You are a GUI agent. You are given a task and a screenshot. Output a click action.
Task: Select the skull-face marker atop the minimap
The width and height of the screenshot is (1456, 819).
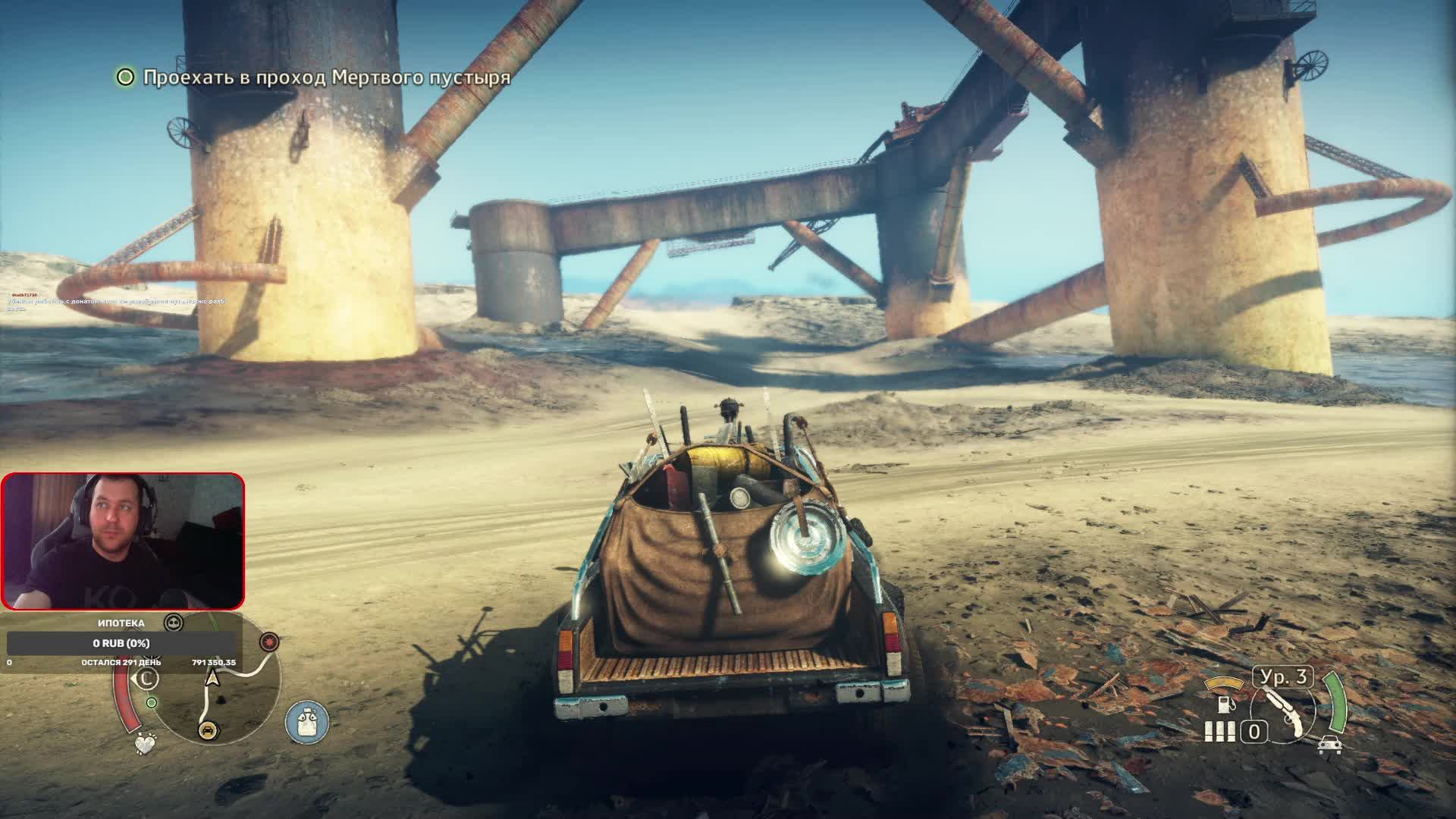(174, 623)
